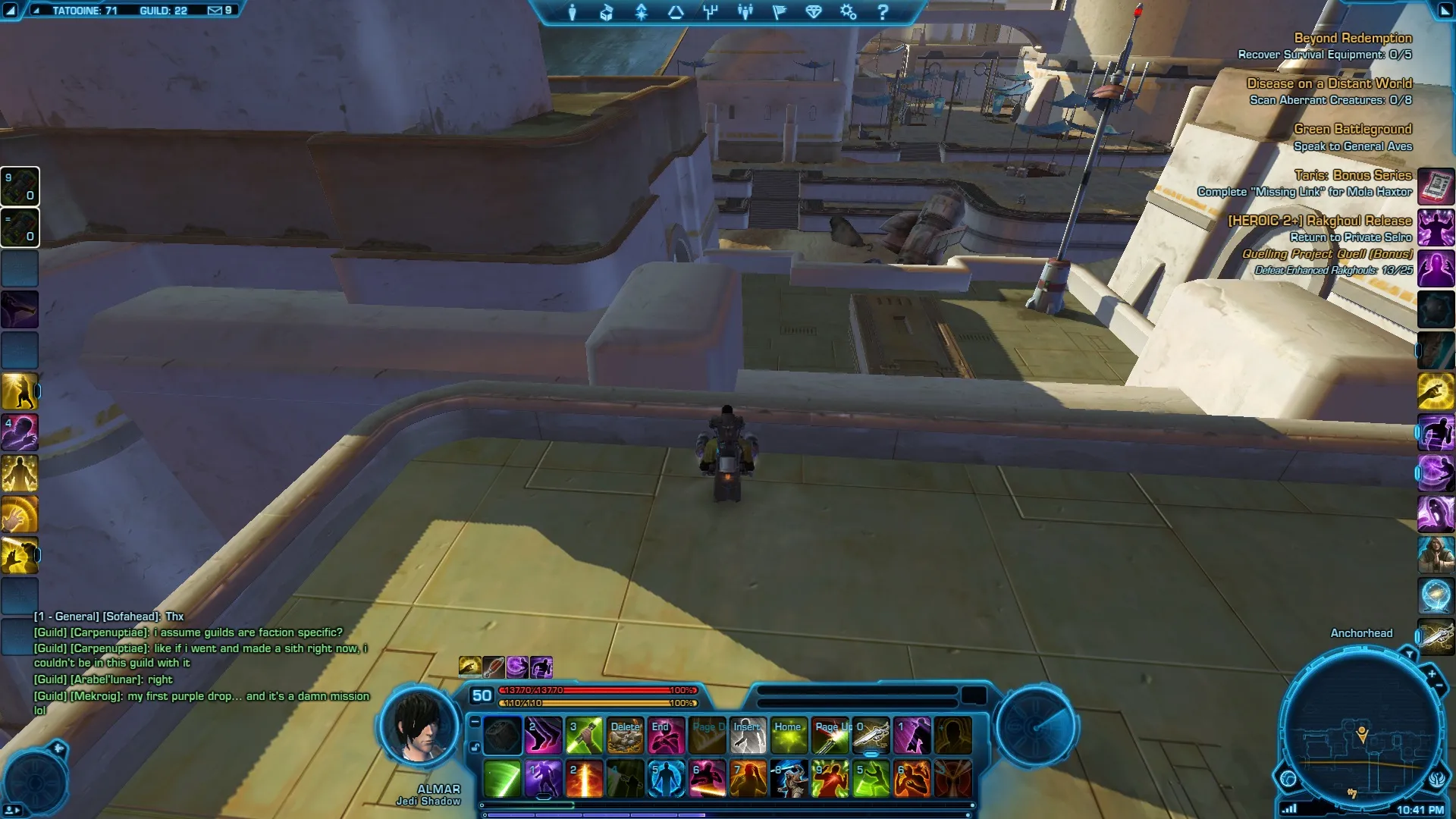Open the minimap filter funnel
Screen dimensions: 1456x819
click(x=1409, y=654)
